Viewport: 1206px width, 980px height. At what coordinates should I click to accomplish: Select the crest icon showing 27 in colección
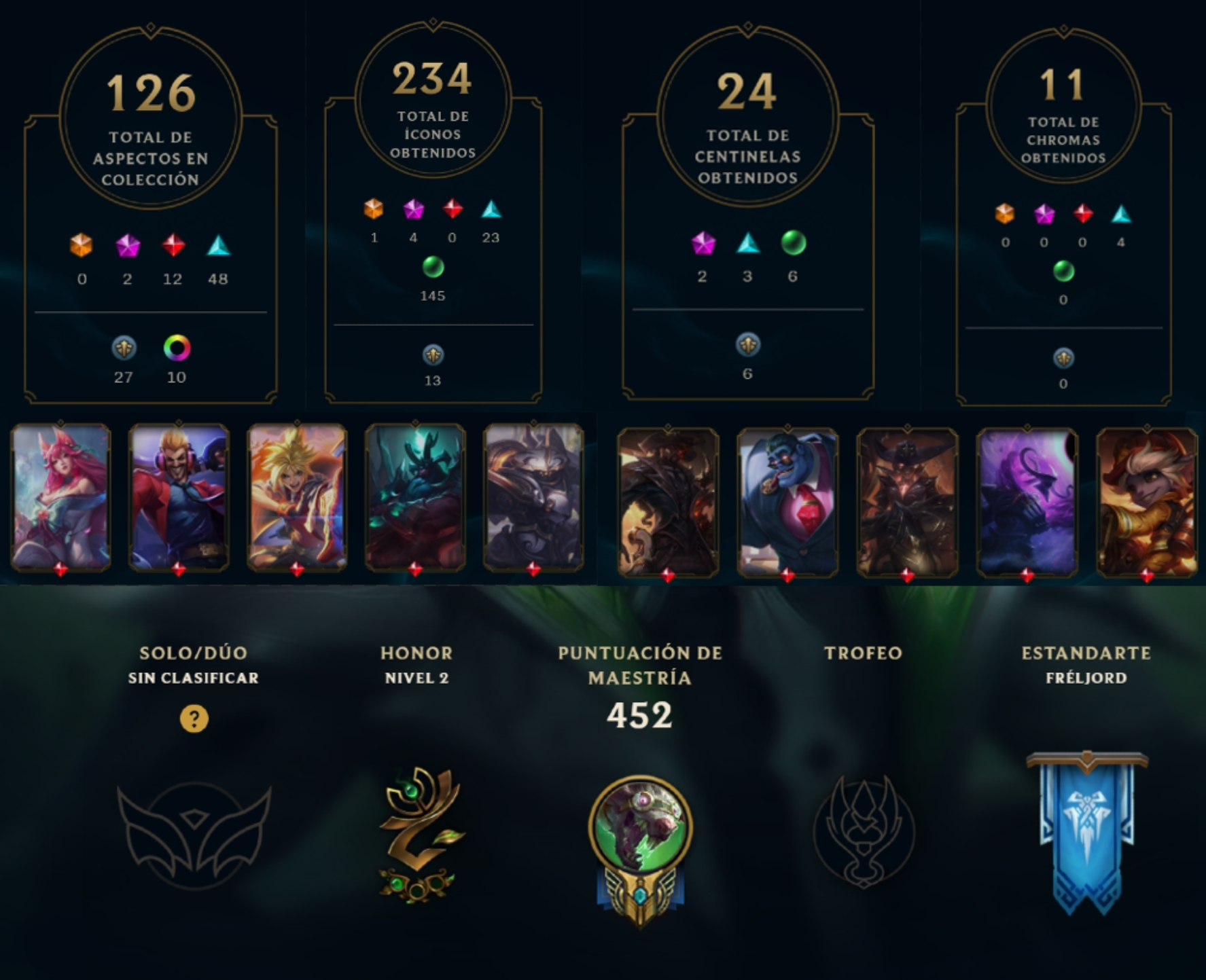(126, 346)
